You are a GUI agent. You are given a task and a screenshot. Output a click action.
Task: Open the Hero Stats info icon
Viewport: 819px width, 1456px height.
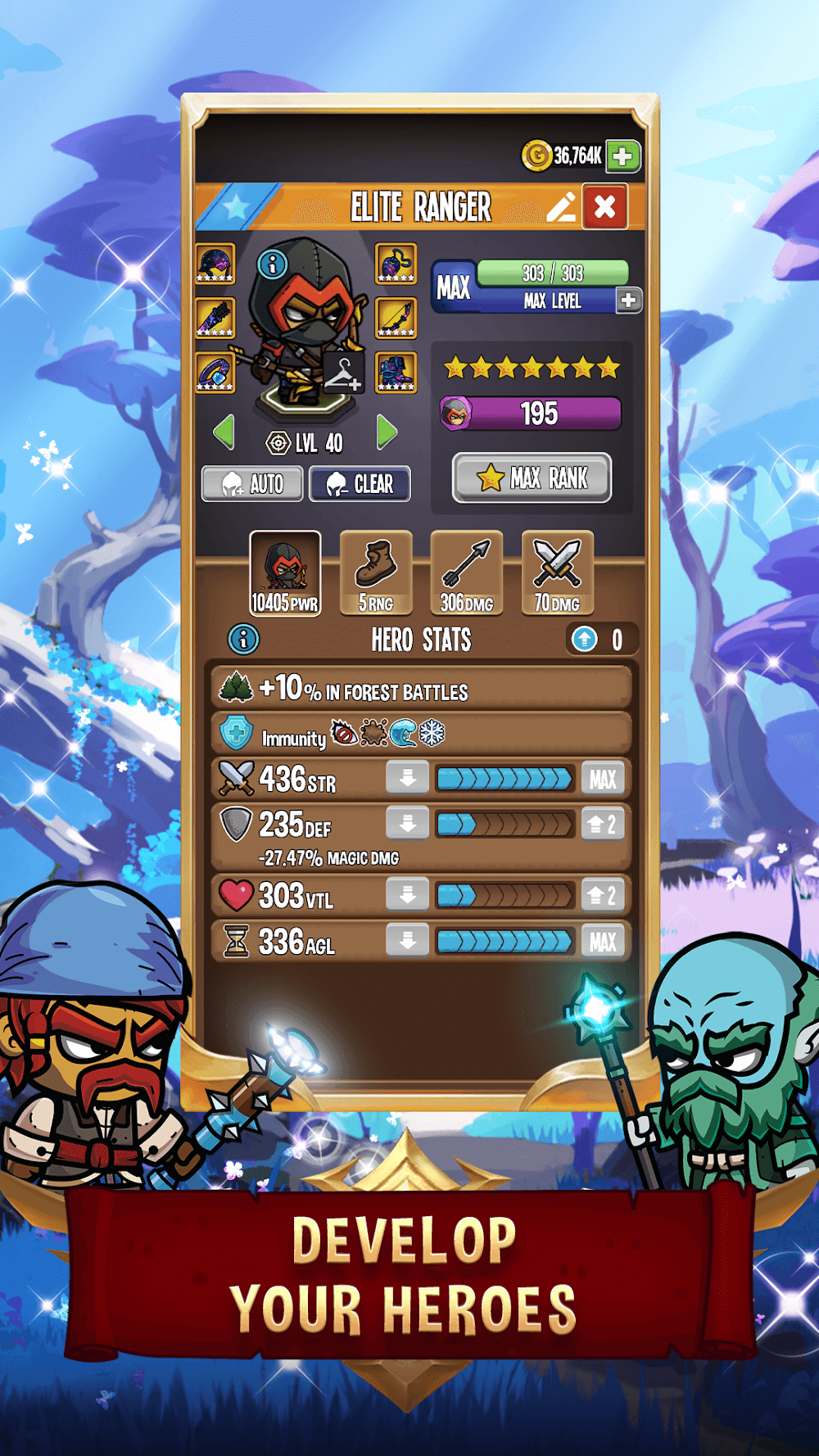pyautogui.click(x=243, y=639)
